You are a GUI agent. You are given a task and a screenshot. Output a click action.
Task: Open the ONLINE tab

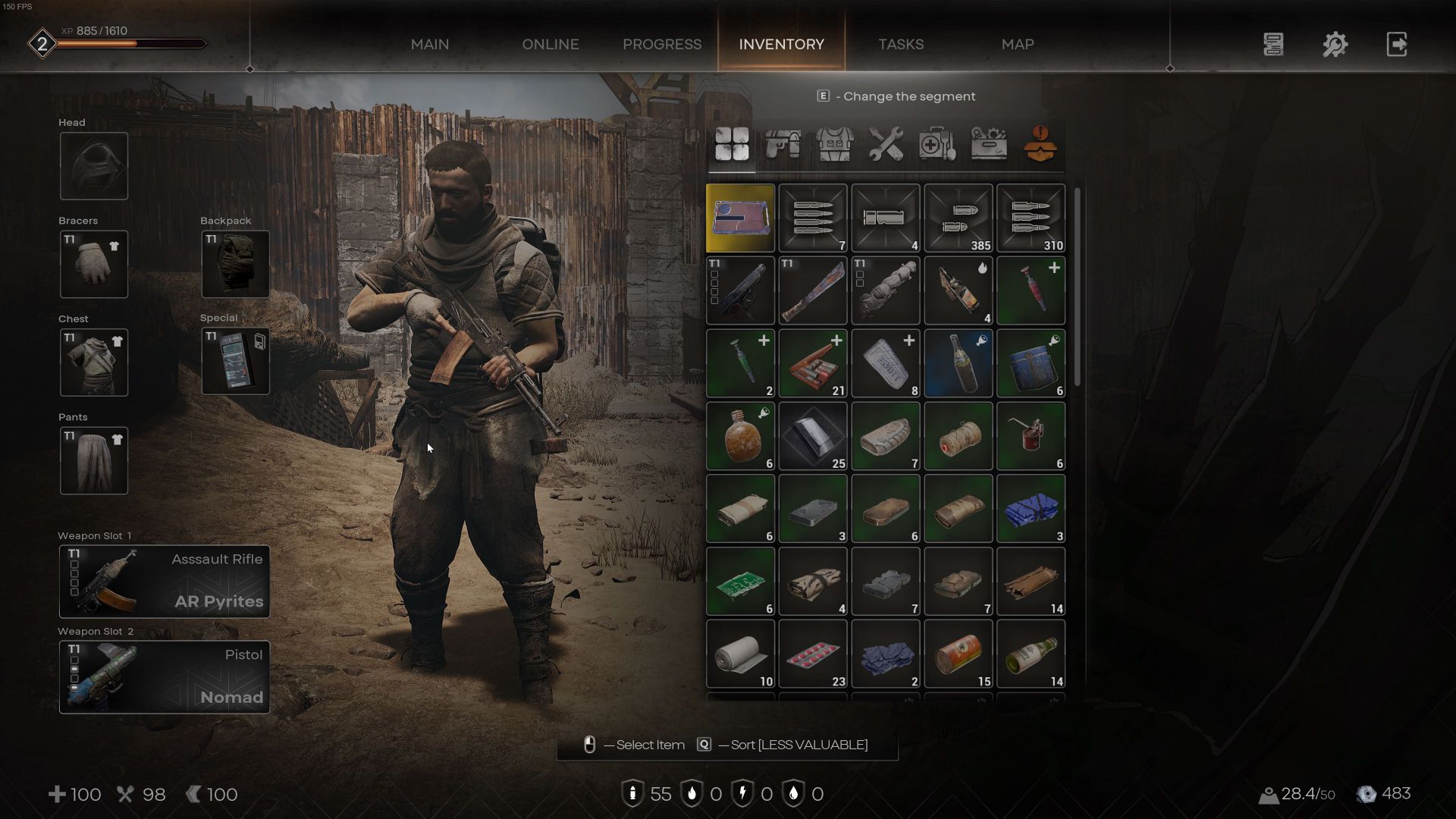click(550, 44)
